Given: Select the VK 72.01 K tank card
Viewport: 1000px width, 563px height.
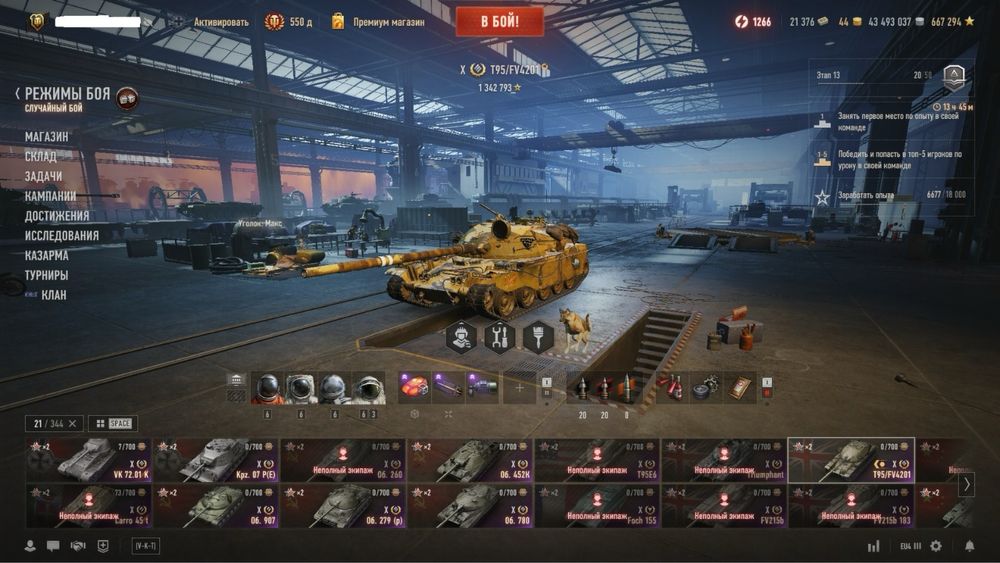Looking at the screenshot, I should [x=90, y=460].
